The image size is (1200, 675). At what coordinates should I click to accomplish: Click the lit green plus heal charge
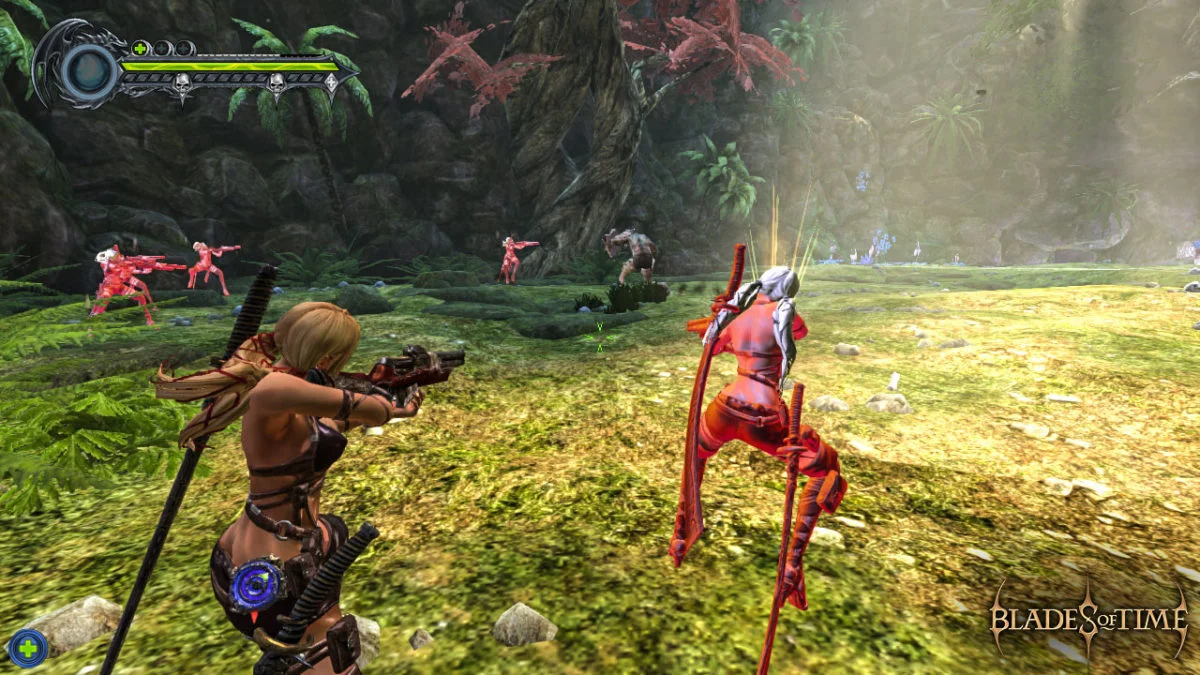point(140,48)
